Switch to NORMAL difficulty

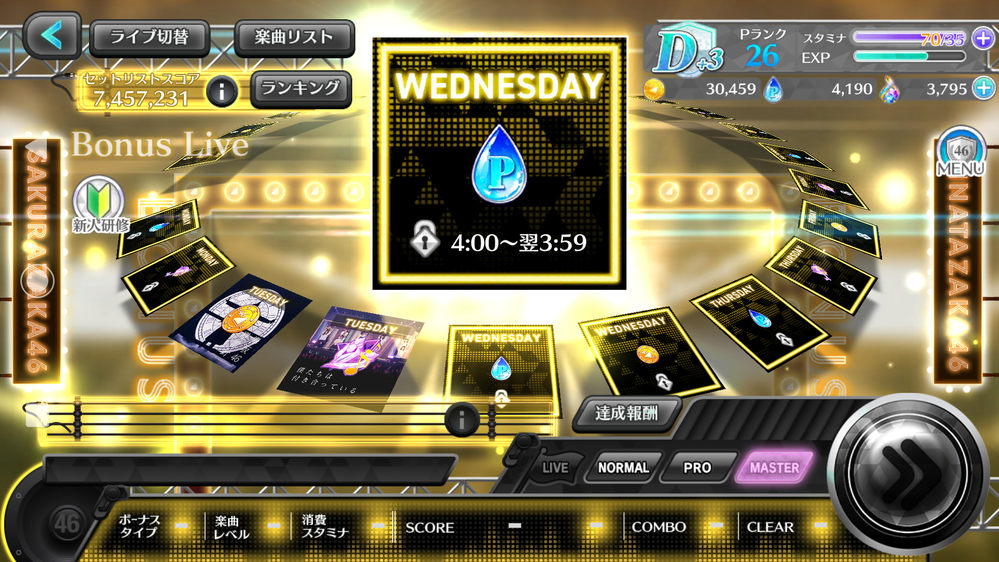(623, 467)
